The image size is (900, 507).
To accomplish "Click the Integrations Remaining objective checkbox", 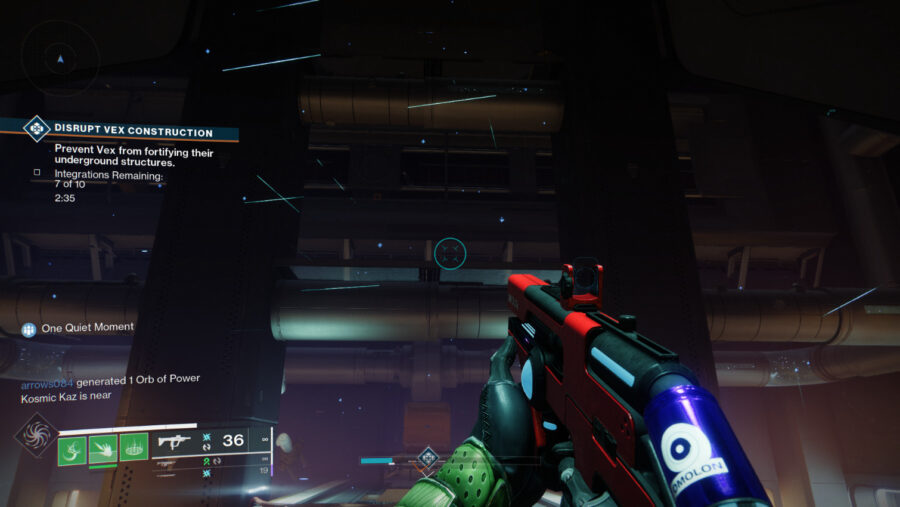I will (37, 172).
